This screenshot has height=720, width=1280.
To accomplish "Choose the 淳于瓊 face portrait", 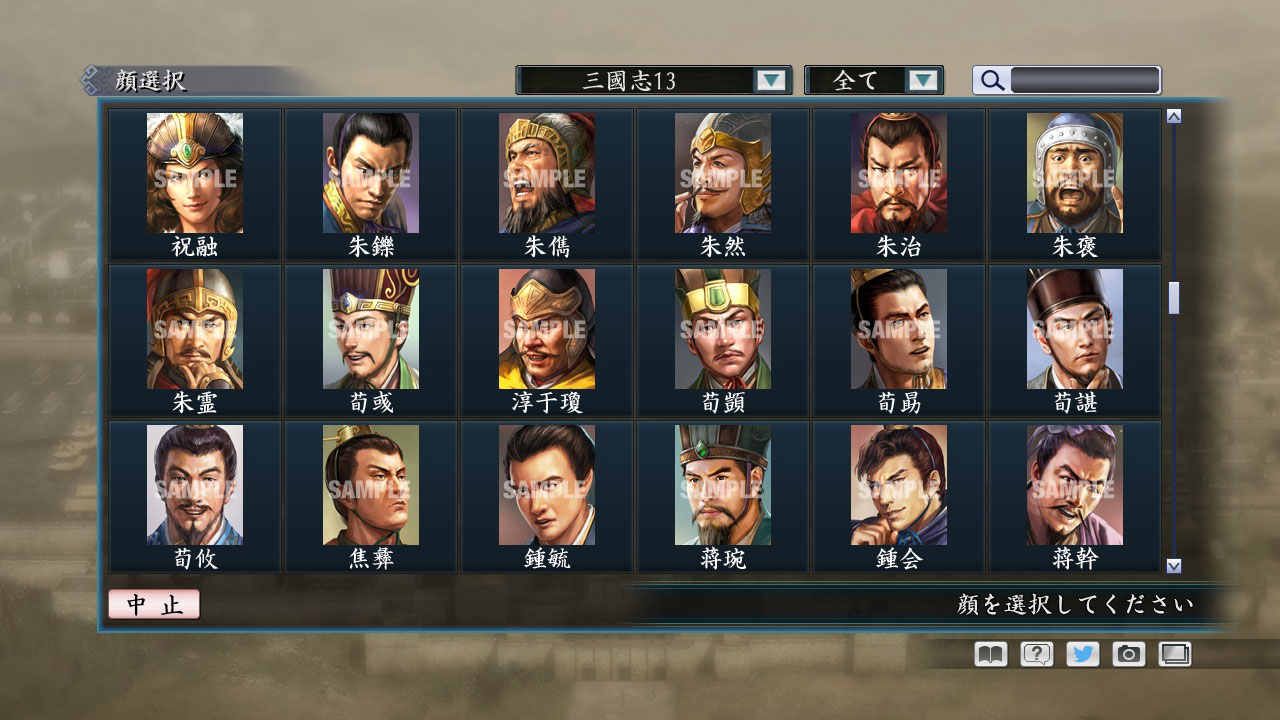I will pyautogui.click(x=546, y=328).
